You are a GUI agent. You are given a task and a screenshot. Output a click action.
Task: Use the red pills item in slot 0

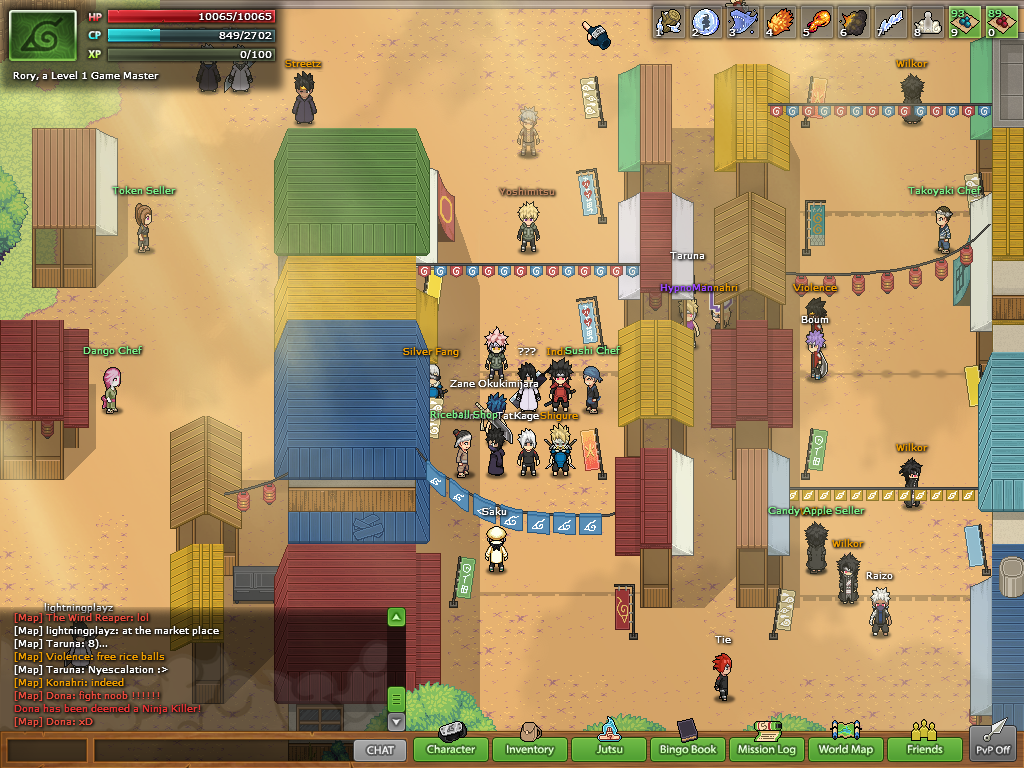pyautogui.click(x=1003, y=22)
